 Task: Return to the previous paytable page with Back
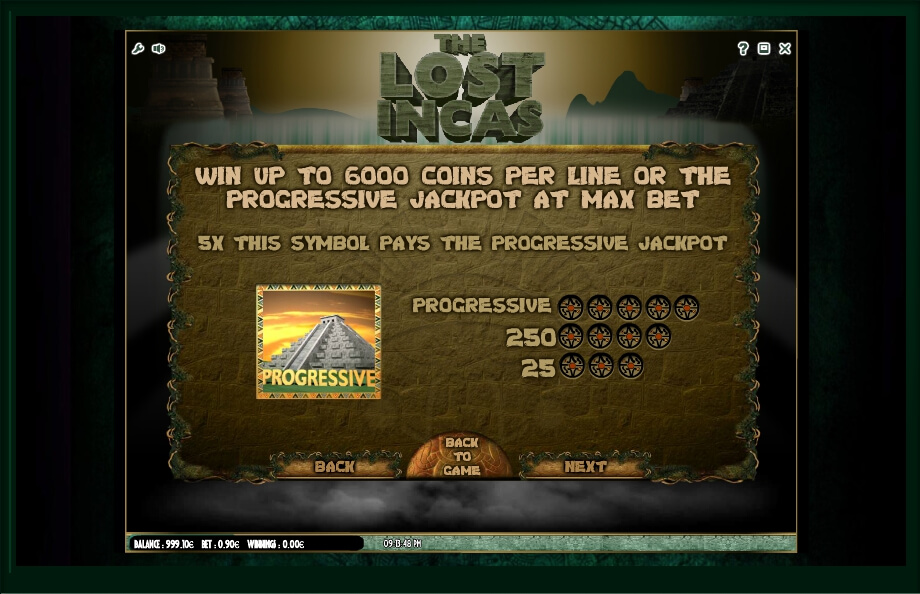click(334, 466)
